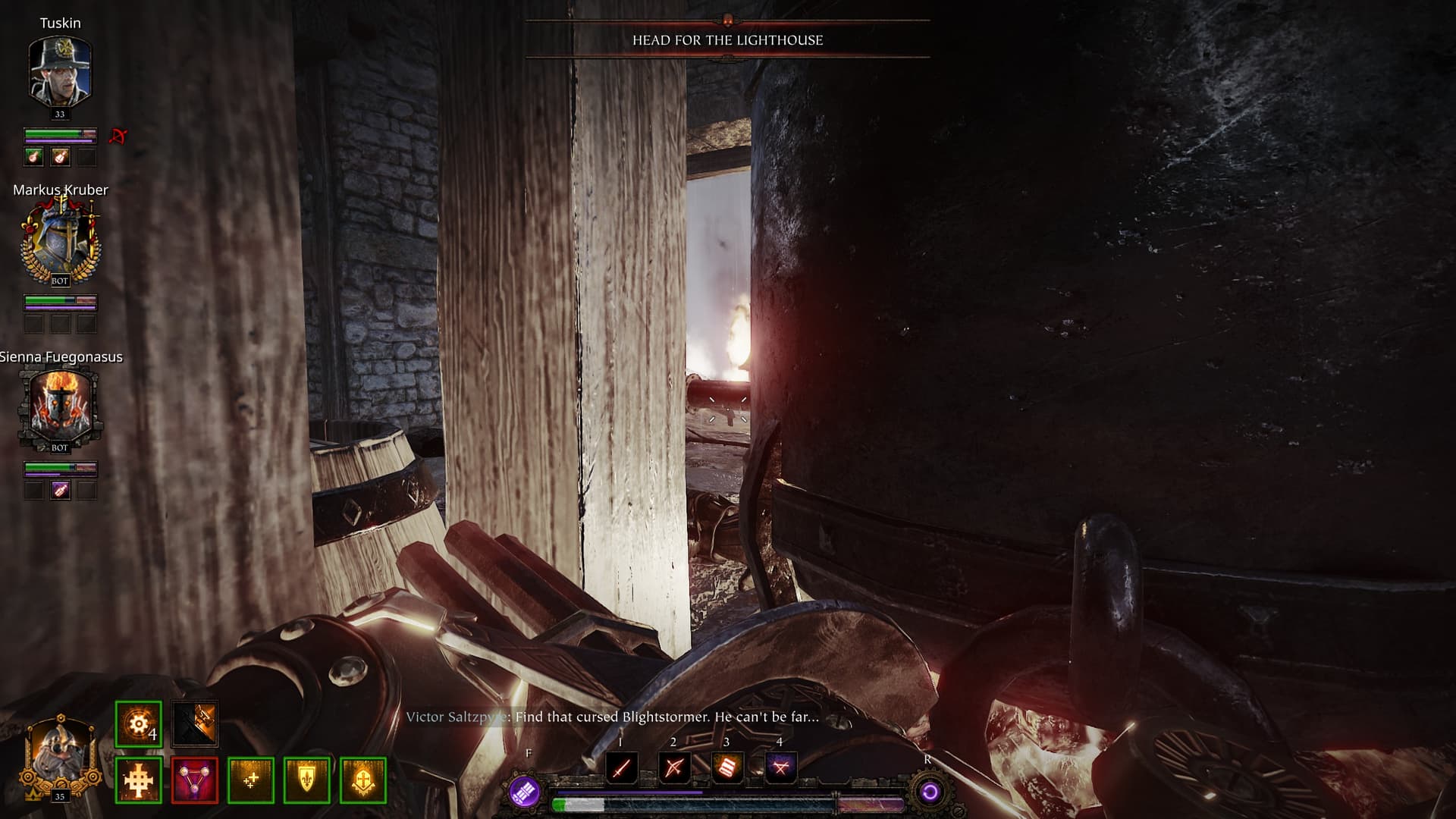Screen dimensions: 1456x819
Task: Check the red triangle-orbs debuff icon
Action: coord(195,780)
